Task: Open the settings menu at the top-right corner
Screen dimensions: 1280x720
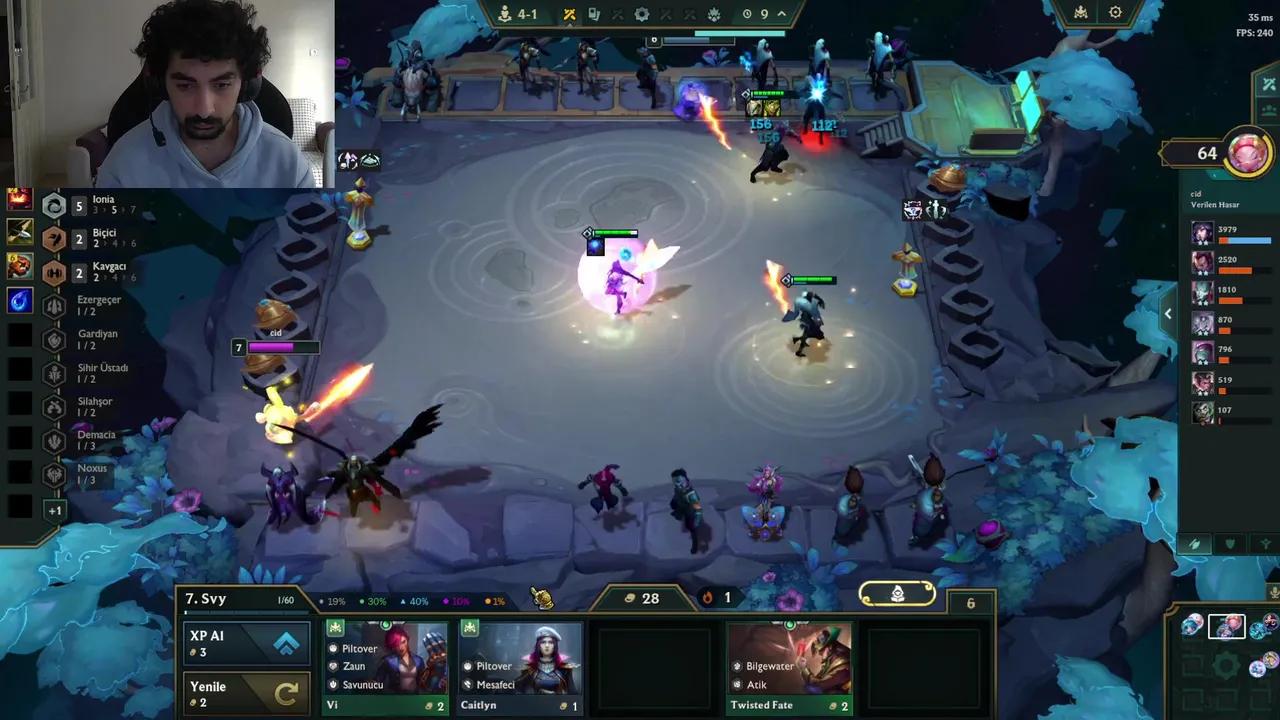Action: coord(1115,13)
